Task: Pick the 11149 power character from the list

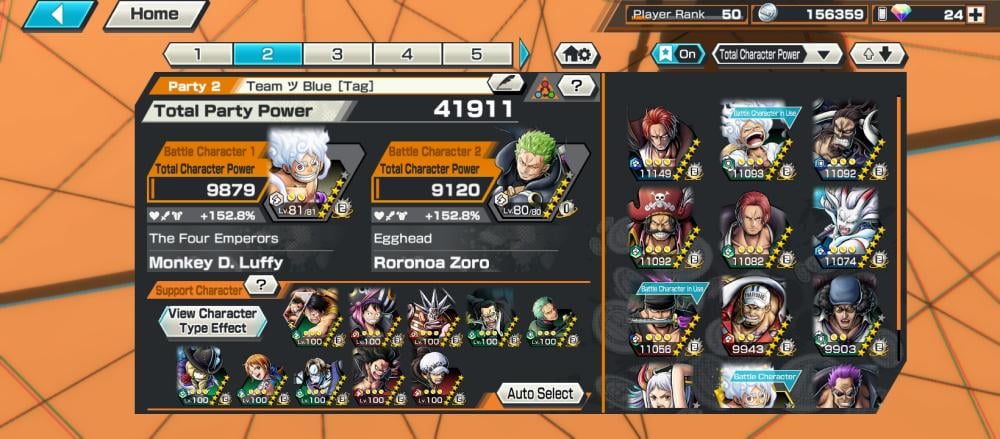Action: [x=656, y=140]
